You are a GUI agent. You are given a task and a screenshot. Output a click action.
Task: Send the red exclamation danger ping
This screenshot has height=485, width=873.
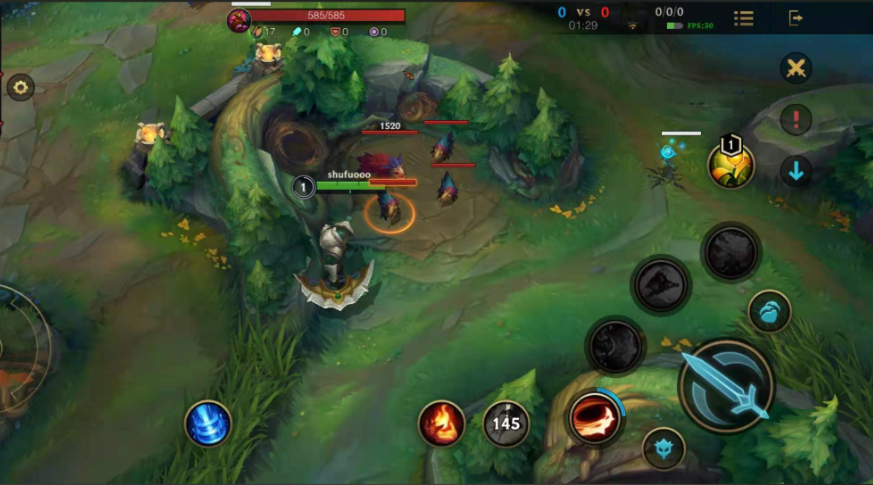point(796,120)
